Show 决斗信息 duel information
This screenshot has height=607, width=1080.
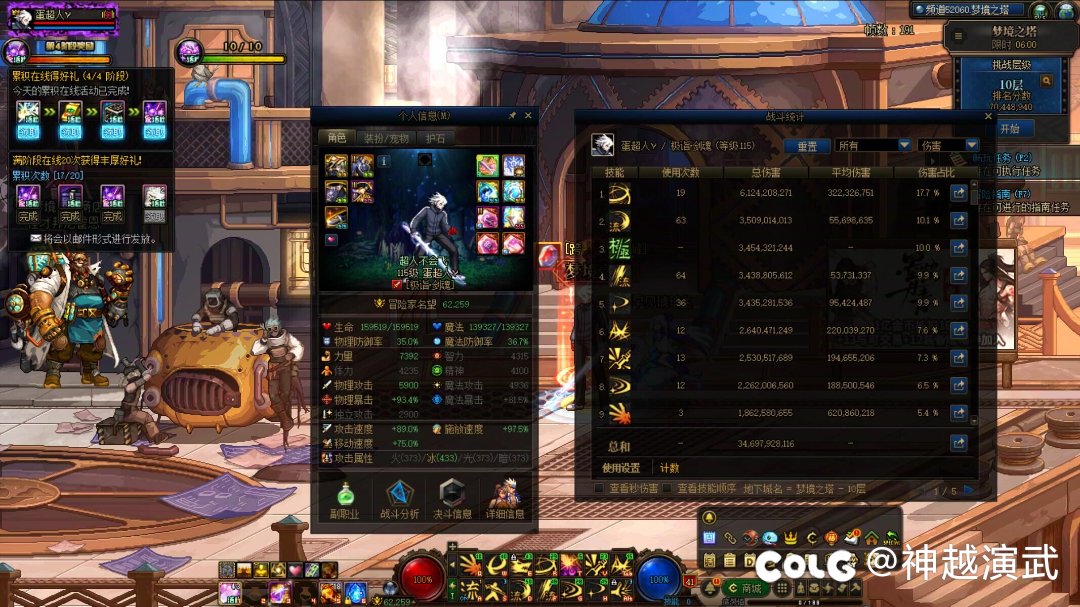[453, 500]
